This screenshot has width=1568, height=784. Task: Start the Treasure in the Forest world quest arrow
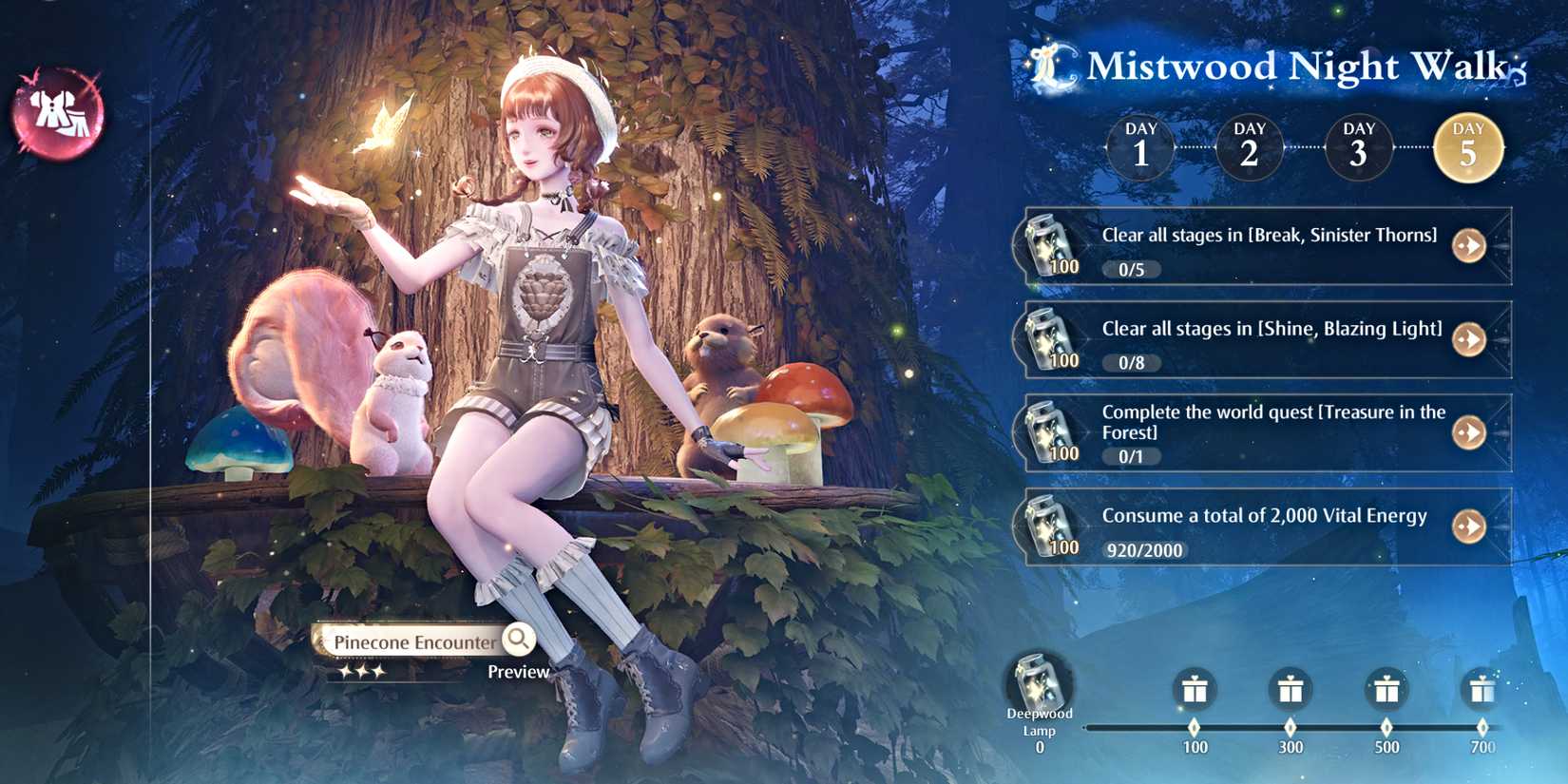[x=1469, y=432]
